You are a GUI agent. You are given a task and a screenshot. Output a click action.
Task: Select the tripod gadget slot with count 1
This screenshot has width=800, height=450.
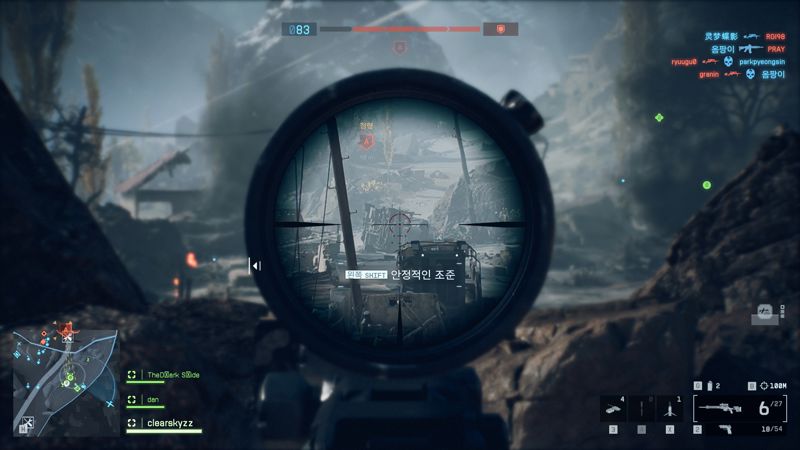(669, 408)
